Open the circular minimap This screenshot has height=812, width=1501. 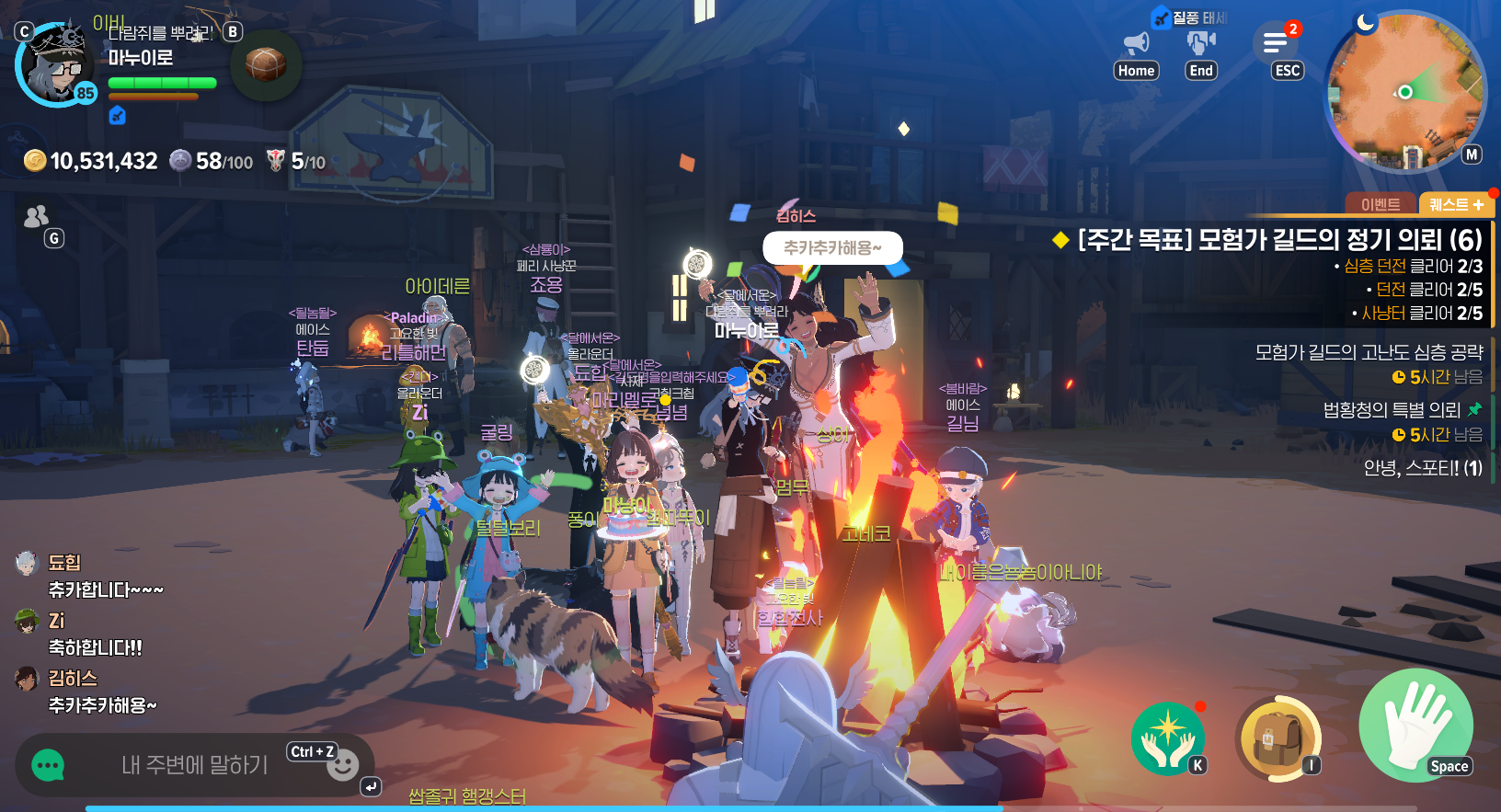[x=1404, y=91]
